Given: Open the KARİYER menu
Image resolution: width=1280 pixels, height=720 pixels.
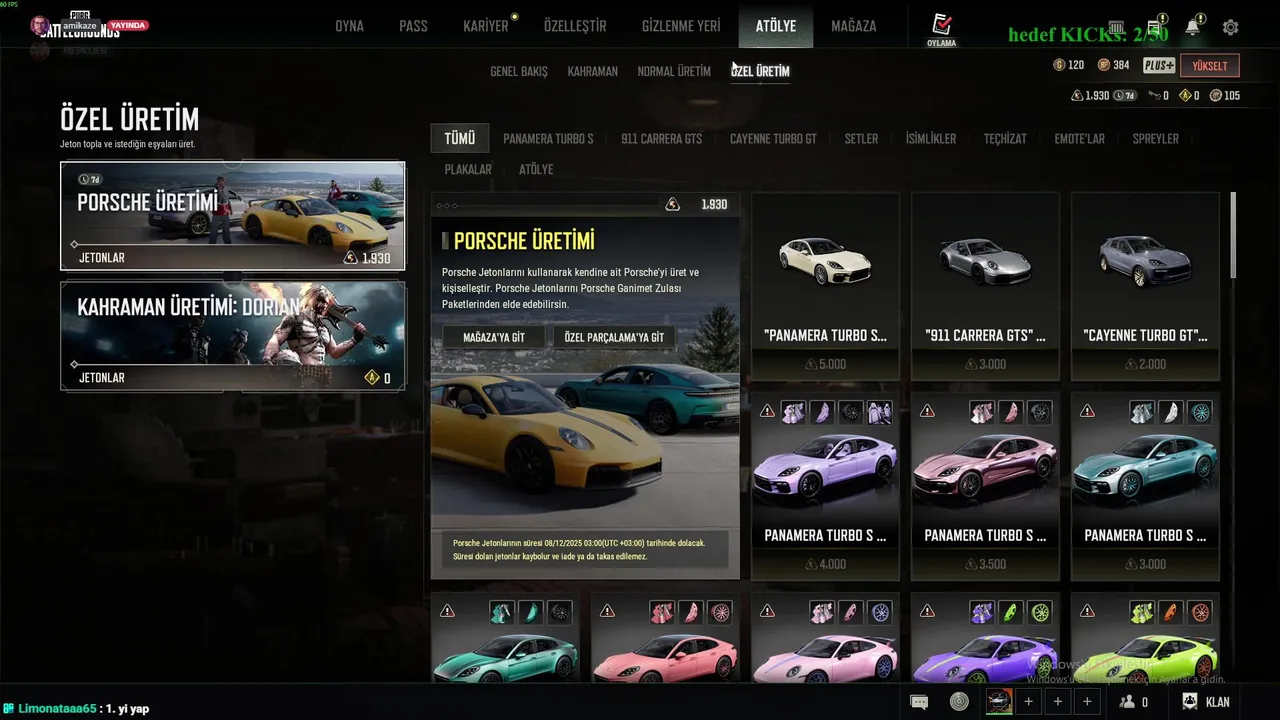Looking at the screenshot, I should pos(486,26).
